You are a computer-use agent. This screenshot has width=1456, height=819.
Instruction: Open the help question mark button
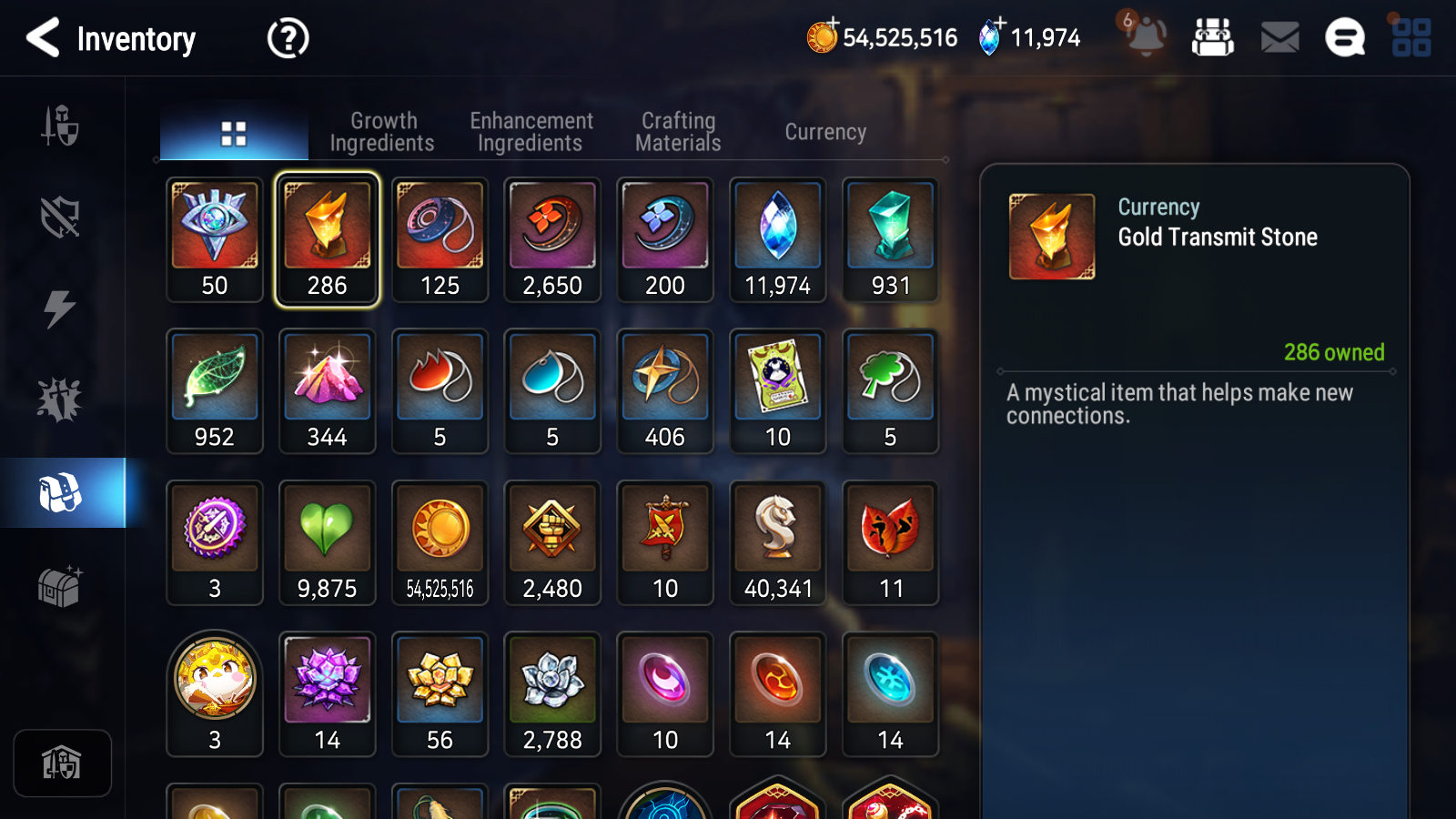[287, 37]
